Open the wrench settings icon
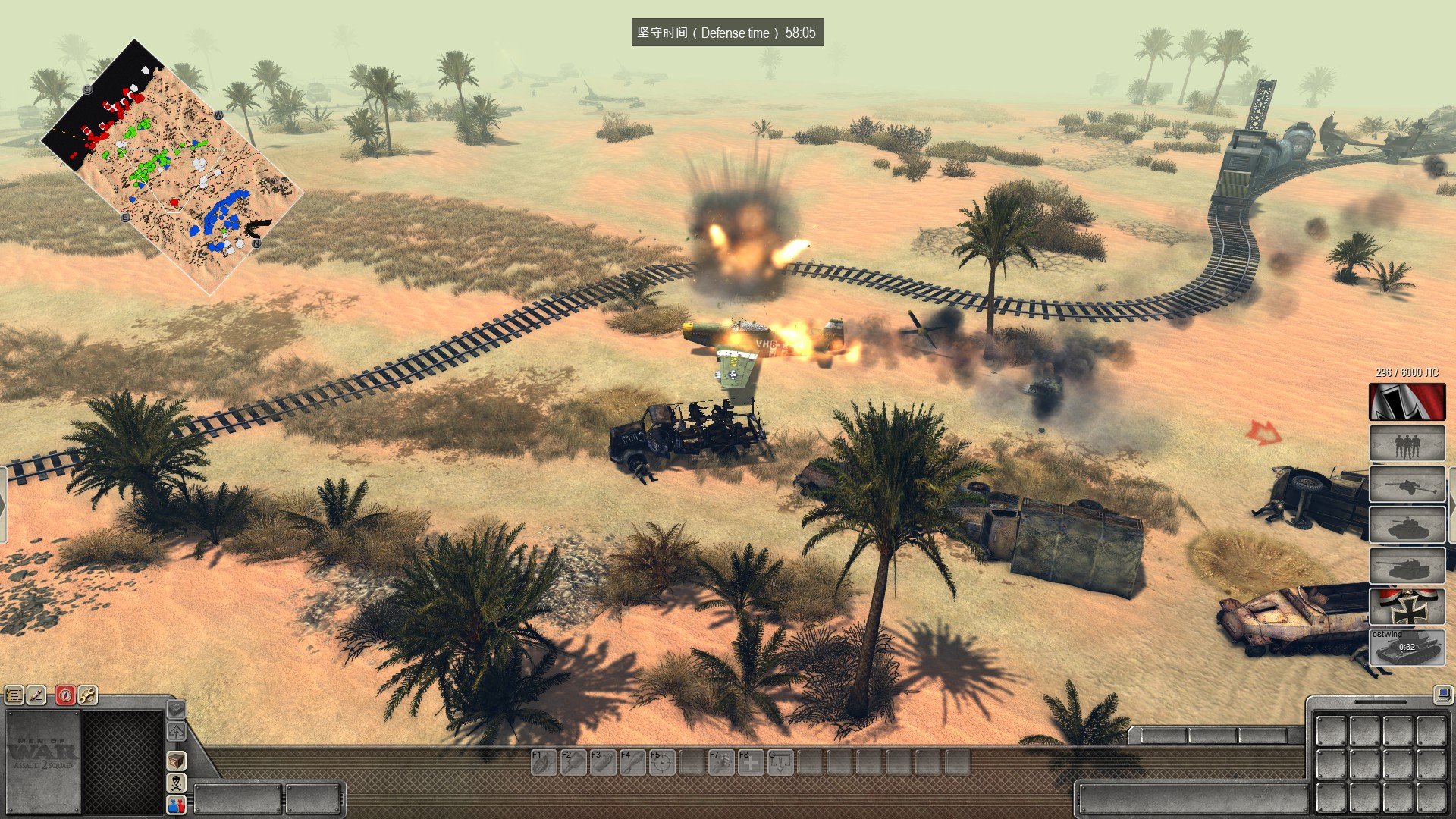1456x819 pixels. (x=87, y=695)
